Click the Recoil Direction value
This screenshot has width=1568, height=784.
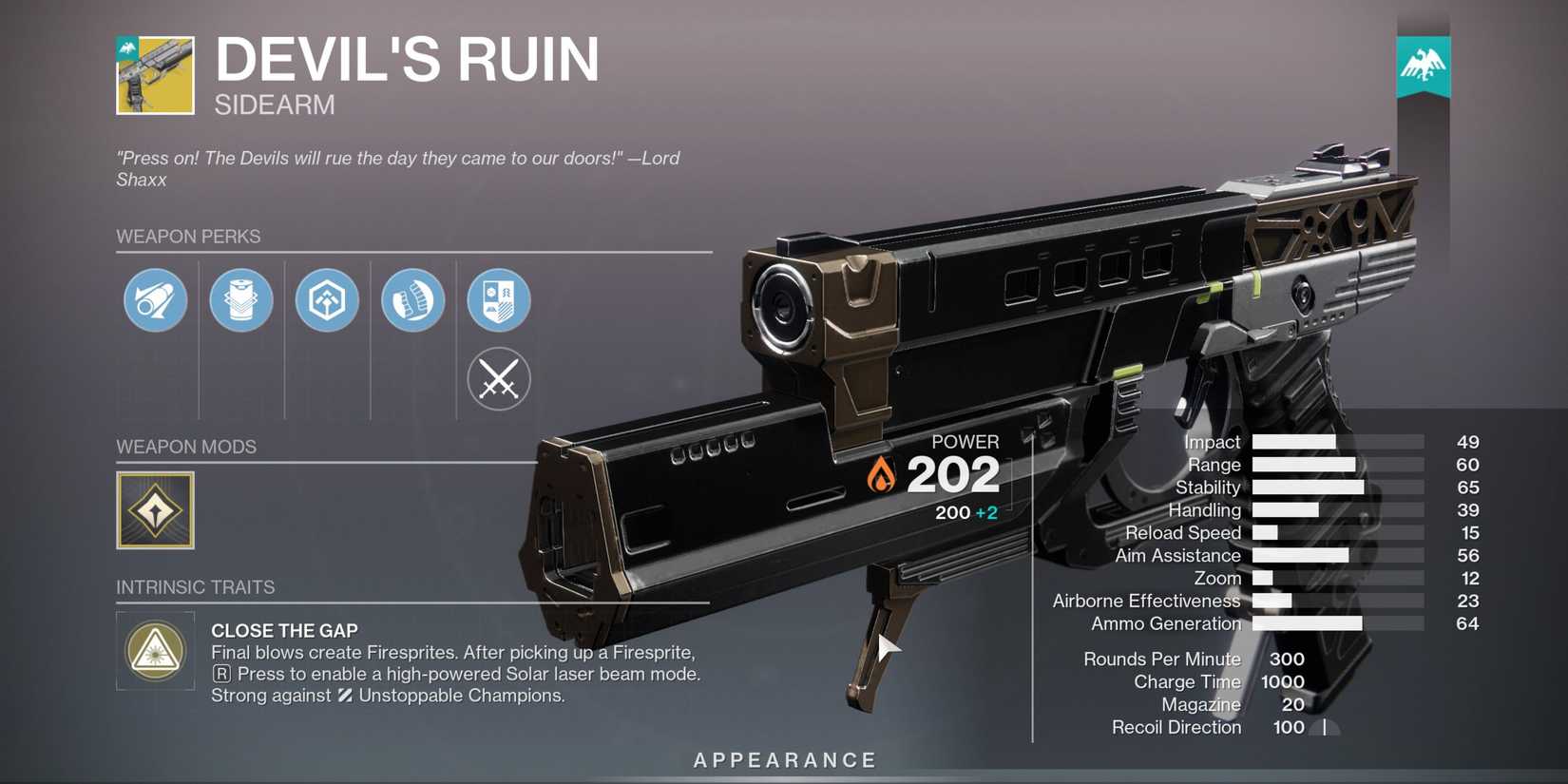(x=1289, y=727)
